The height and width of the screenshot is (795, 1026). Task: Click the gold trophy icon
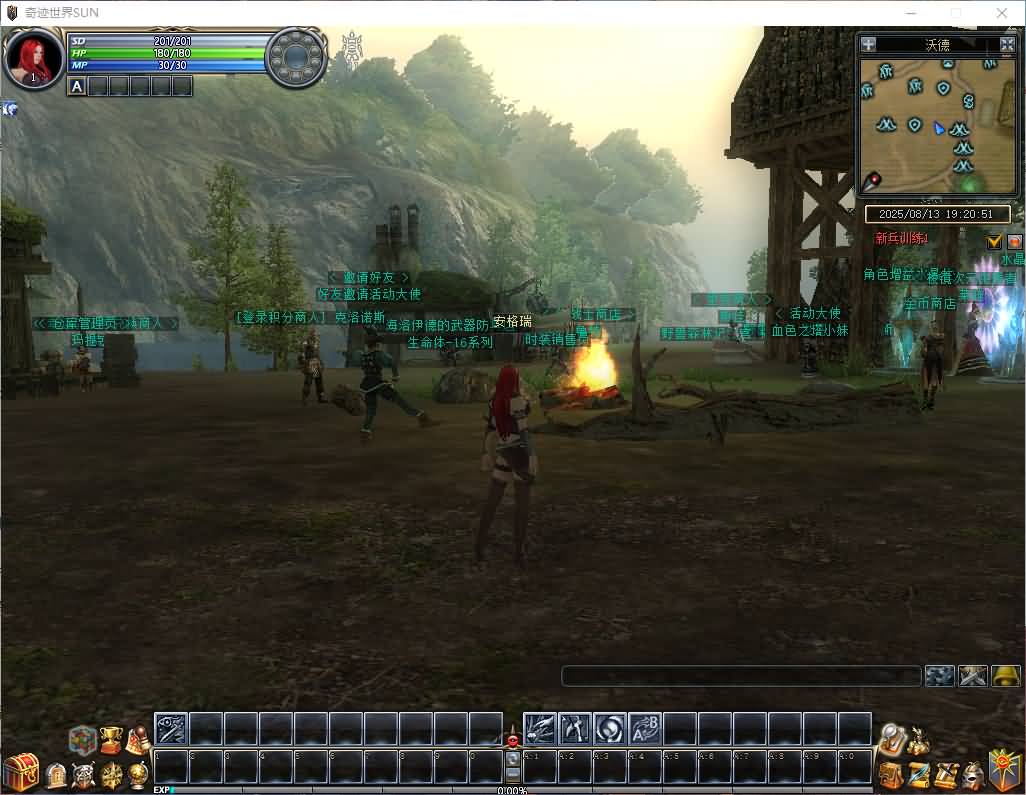(111, 739)
